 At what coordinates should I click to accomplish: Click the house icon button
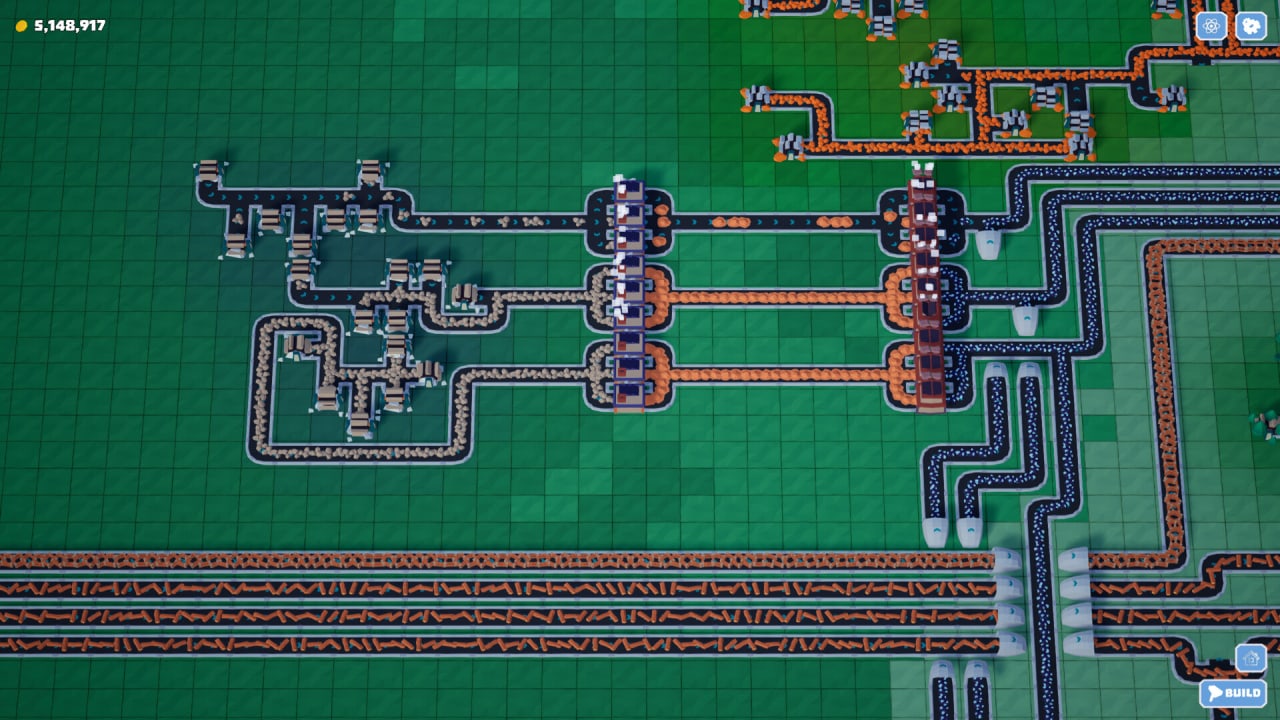tap(1250, 658)
